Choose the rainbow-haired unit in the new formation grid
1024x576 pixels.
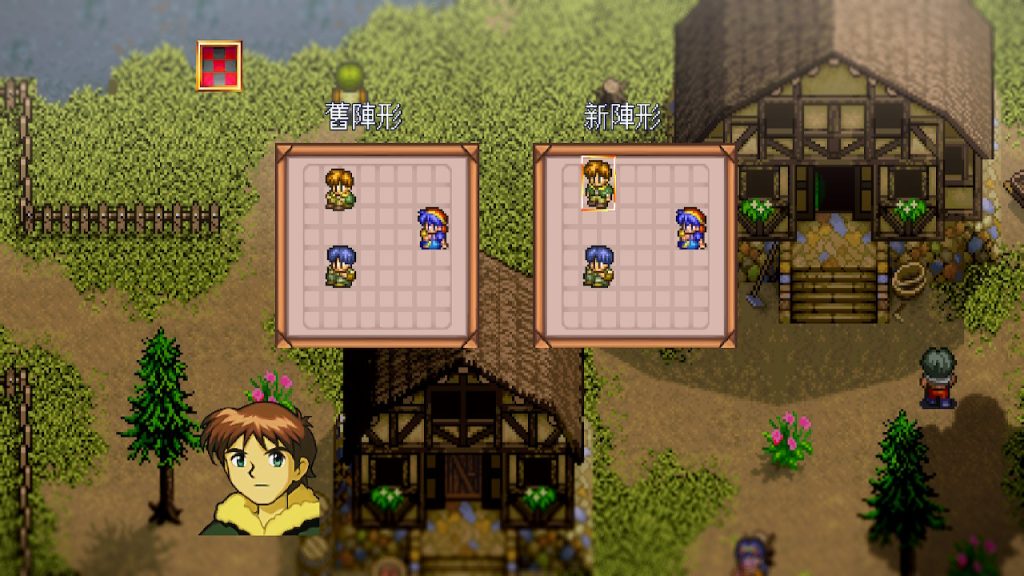pyautogui.click(x=690, y=228)
